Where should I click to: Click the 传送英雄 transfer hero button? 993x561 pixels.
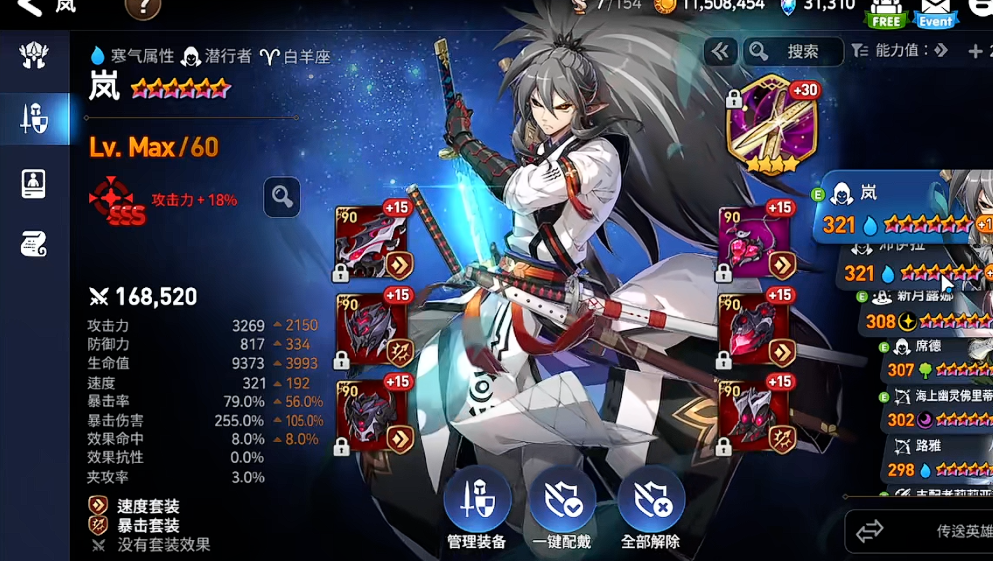[920, 531]
